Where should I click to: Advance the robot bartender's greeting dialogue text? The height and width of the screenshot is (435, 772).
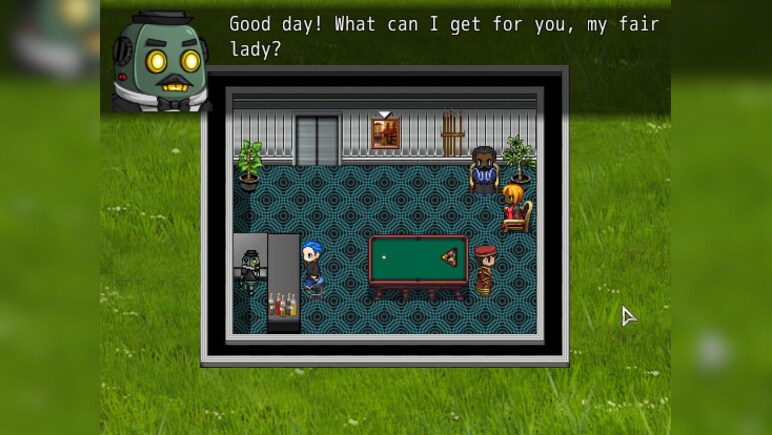[443, 36]
